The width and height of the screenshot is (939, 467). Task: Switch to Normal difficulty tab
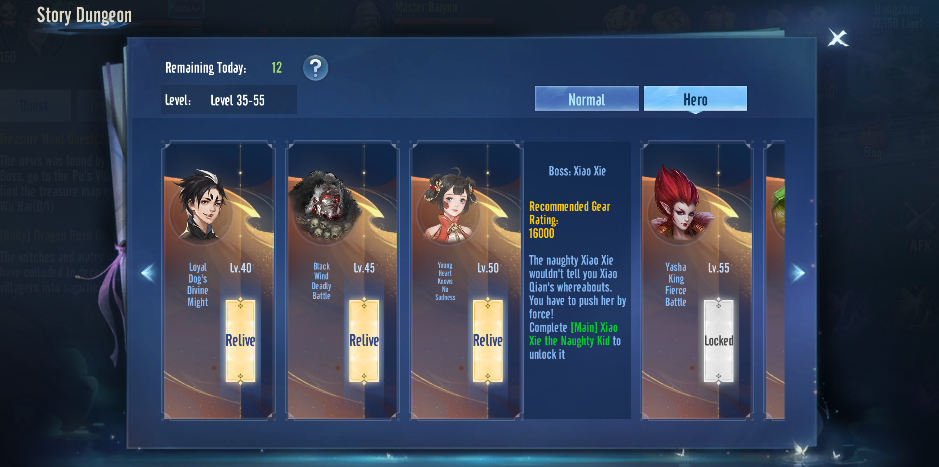coord(586,99)
